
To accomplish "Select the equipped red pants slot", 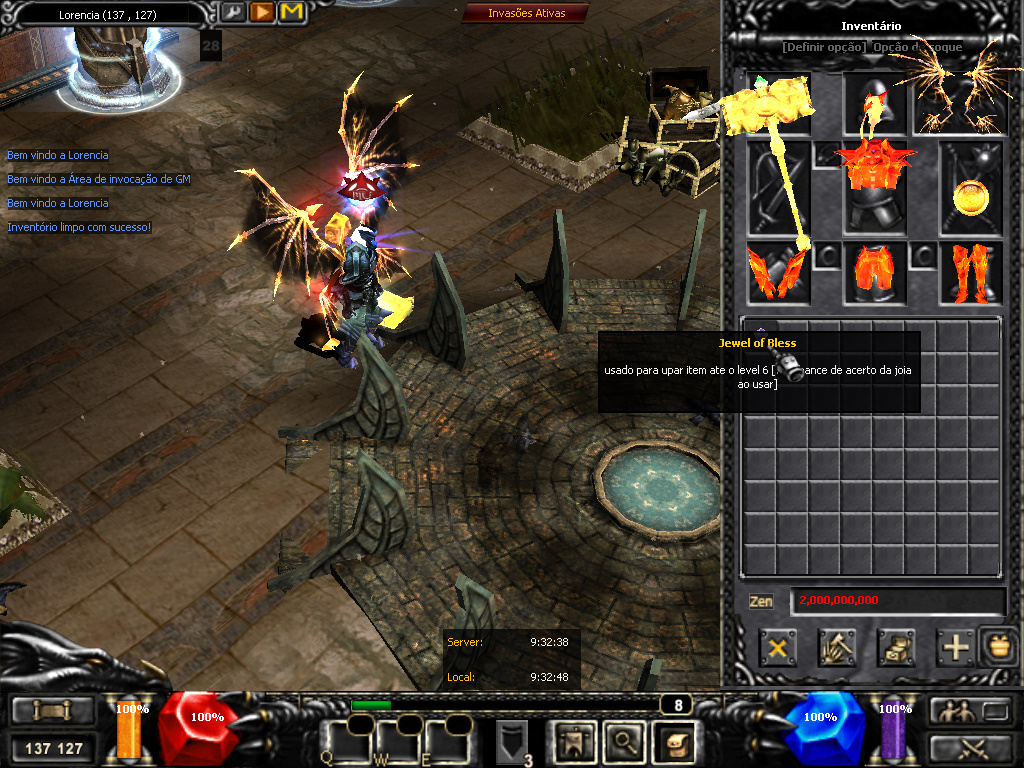I will click(874, 272).
